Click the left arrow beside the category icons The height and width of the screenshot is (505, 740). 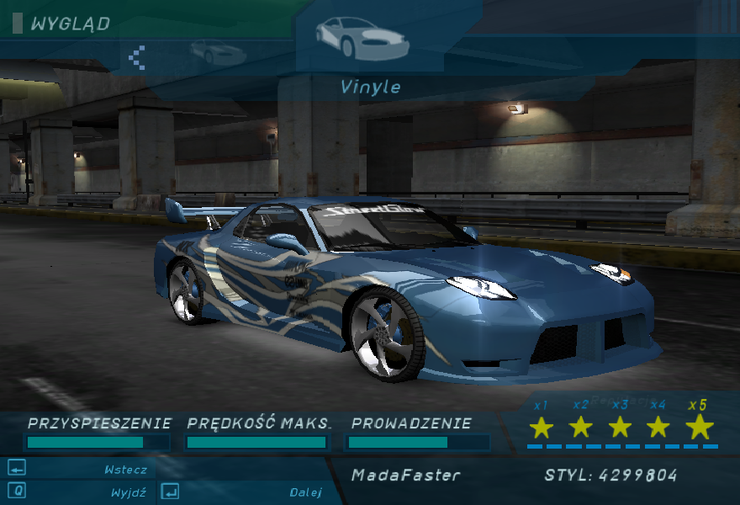click(x=137, y=57)
